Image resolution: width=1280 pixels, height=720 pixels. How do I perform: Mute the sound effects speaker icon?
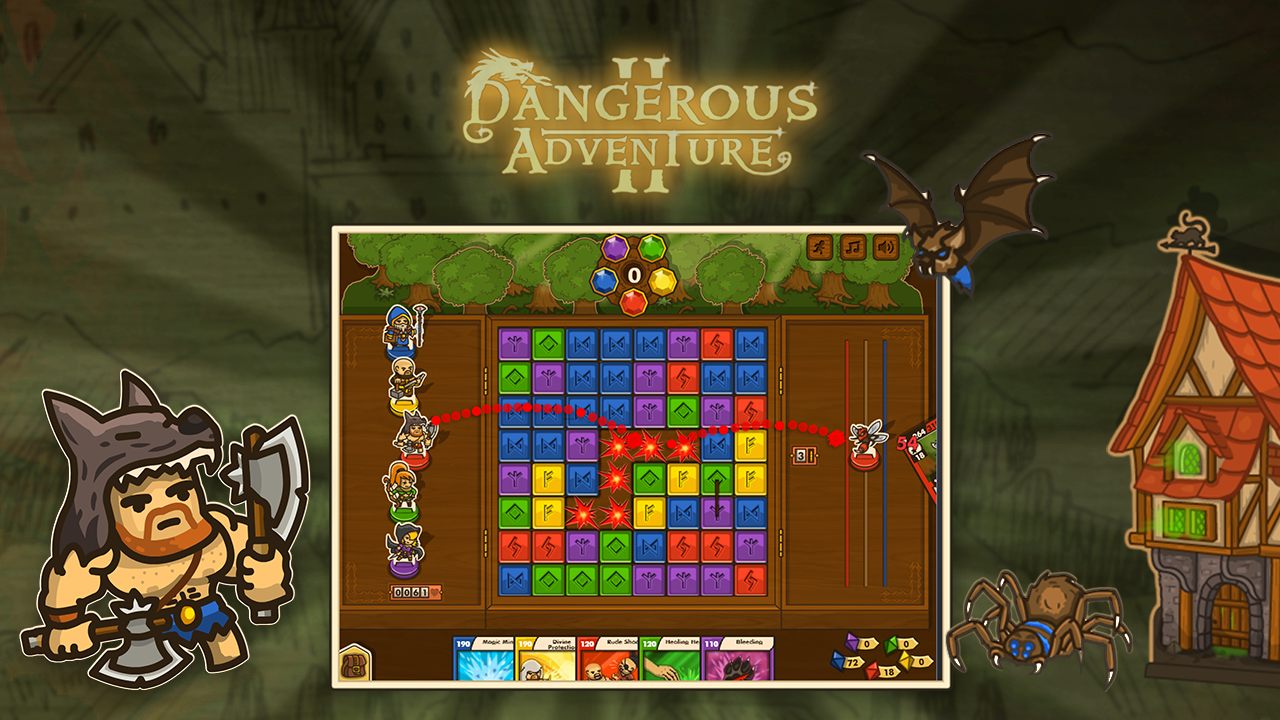coord(884,247)
